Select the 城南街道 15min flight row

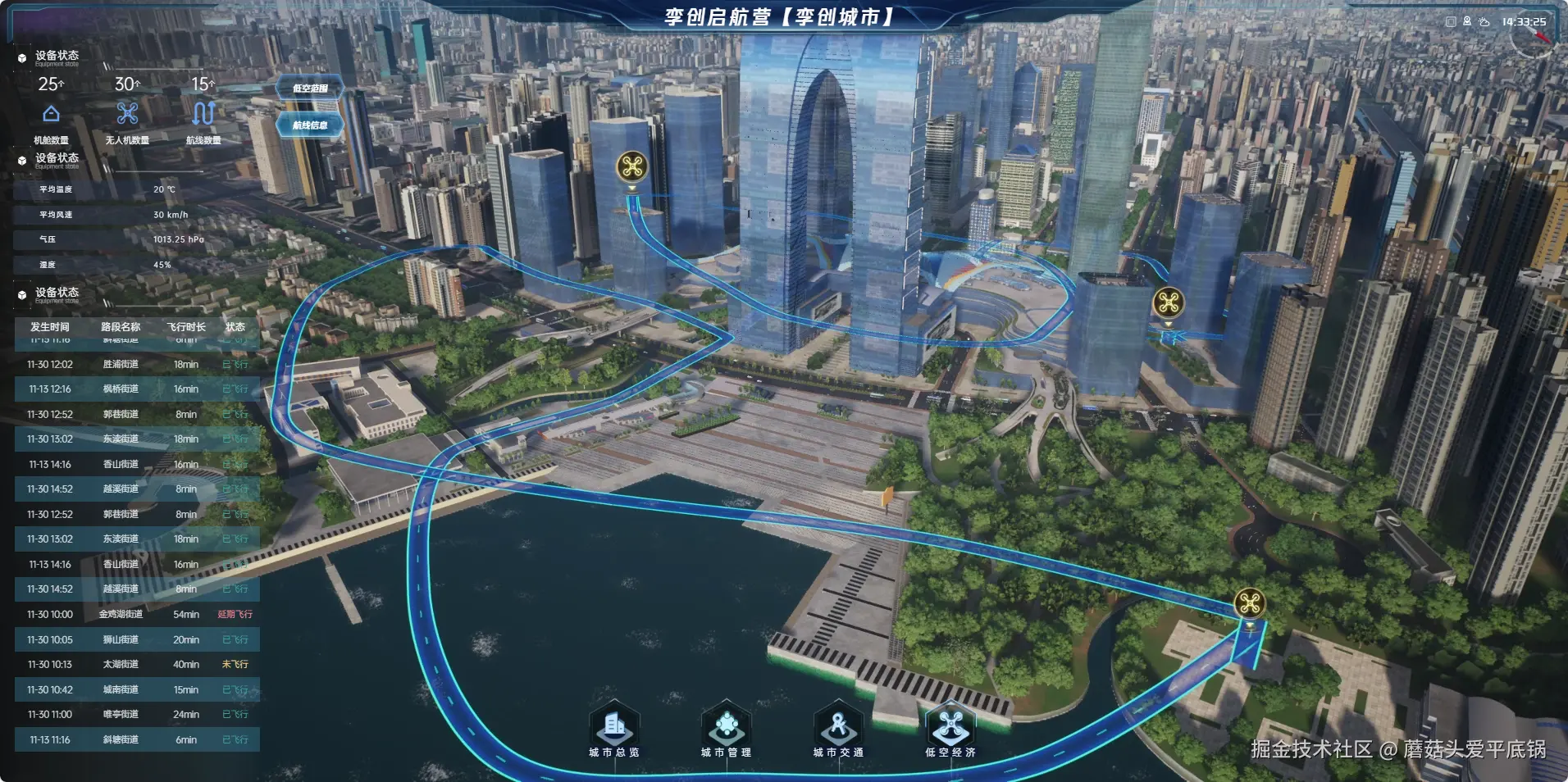[x=137, y=690]
